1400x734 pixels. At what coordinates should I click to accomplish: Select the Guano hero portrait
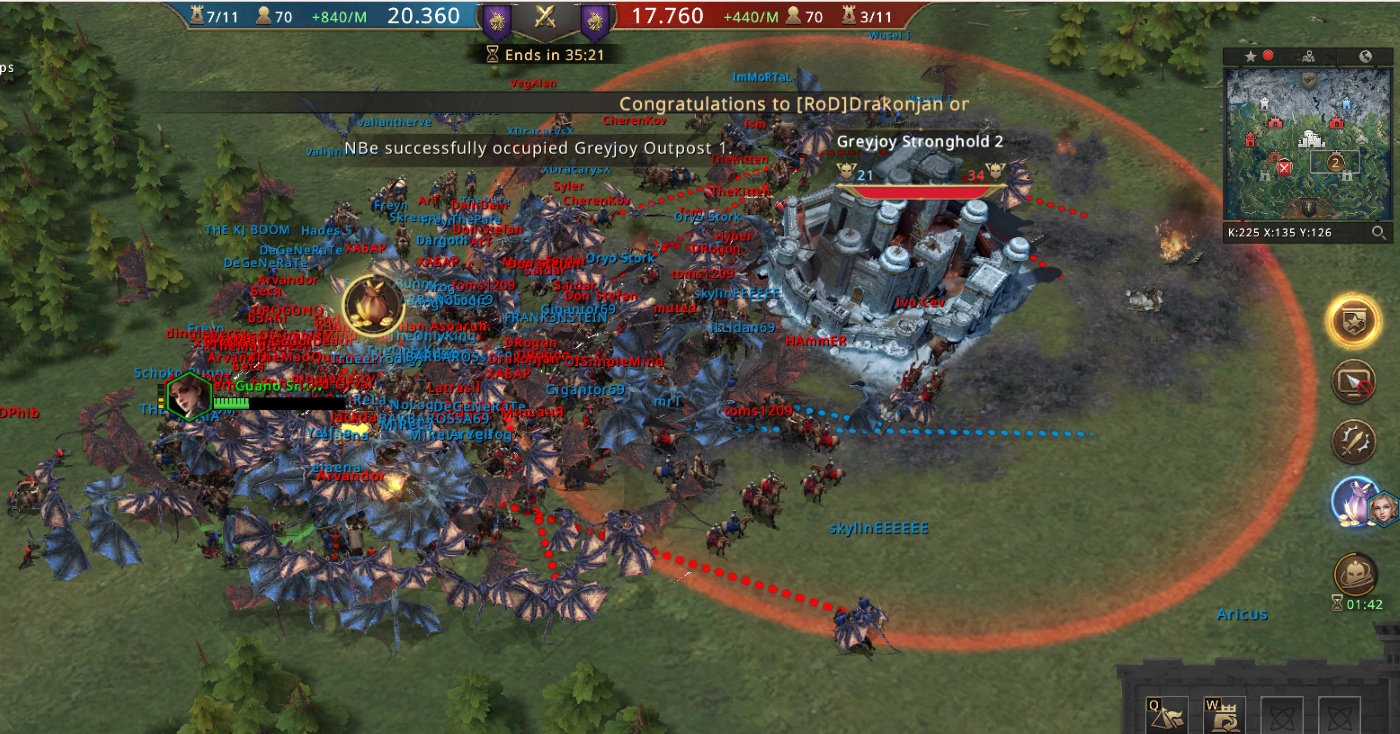pyautogui.click(x=188, y=395)
